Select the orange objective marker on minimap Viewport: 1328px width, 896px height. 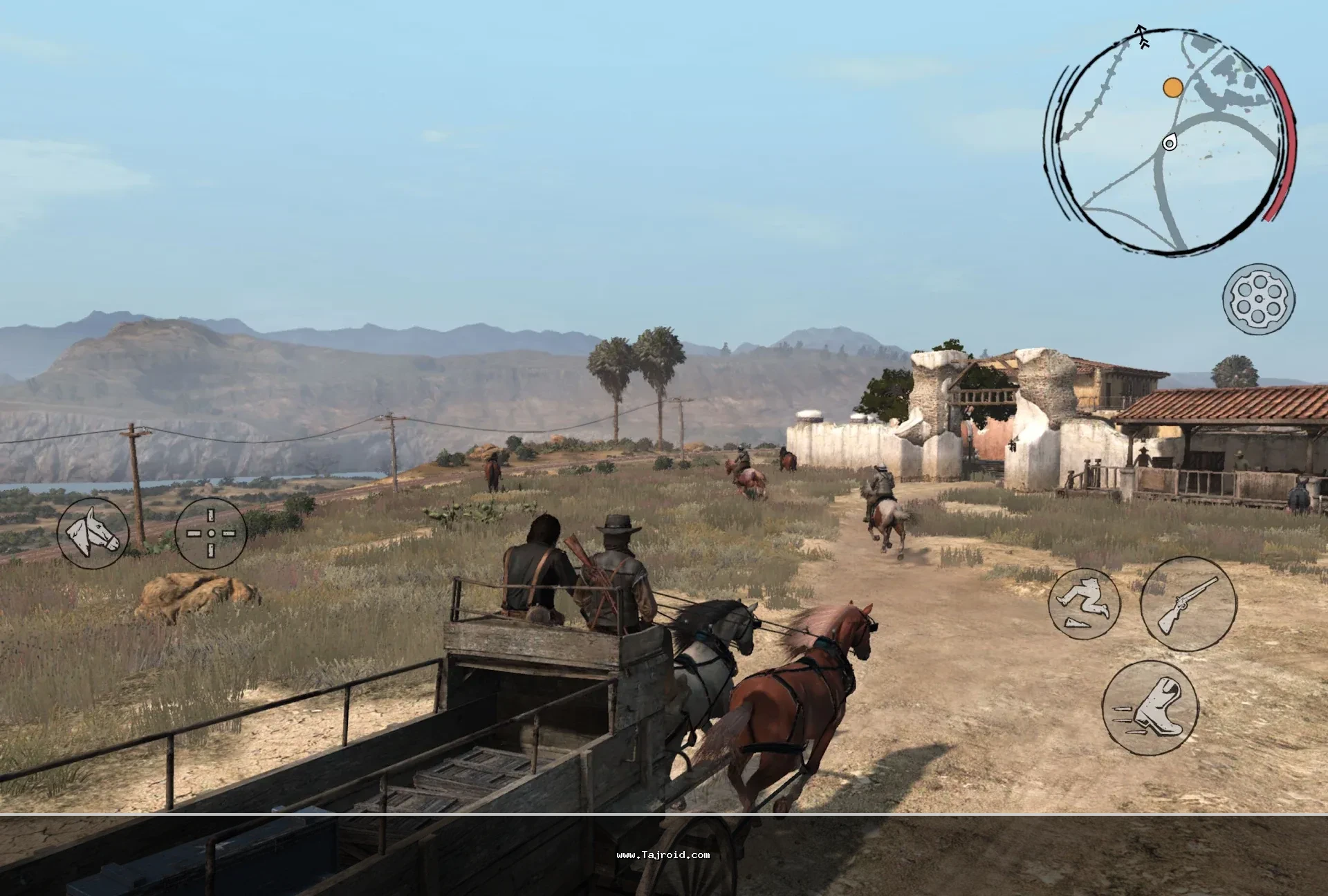tap(1172, 87)
